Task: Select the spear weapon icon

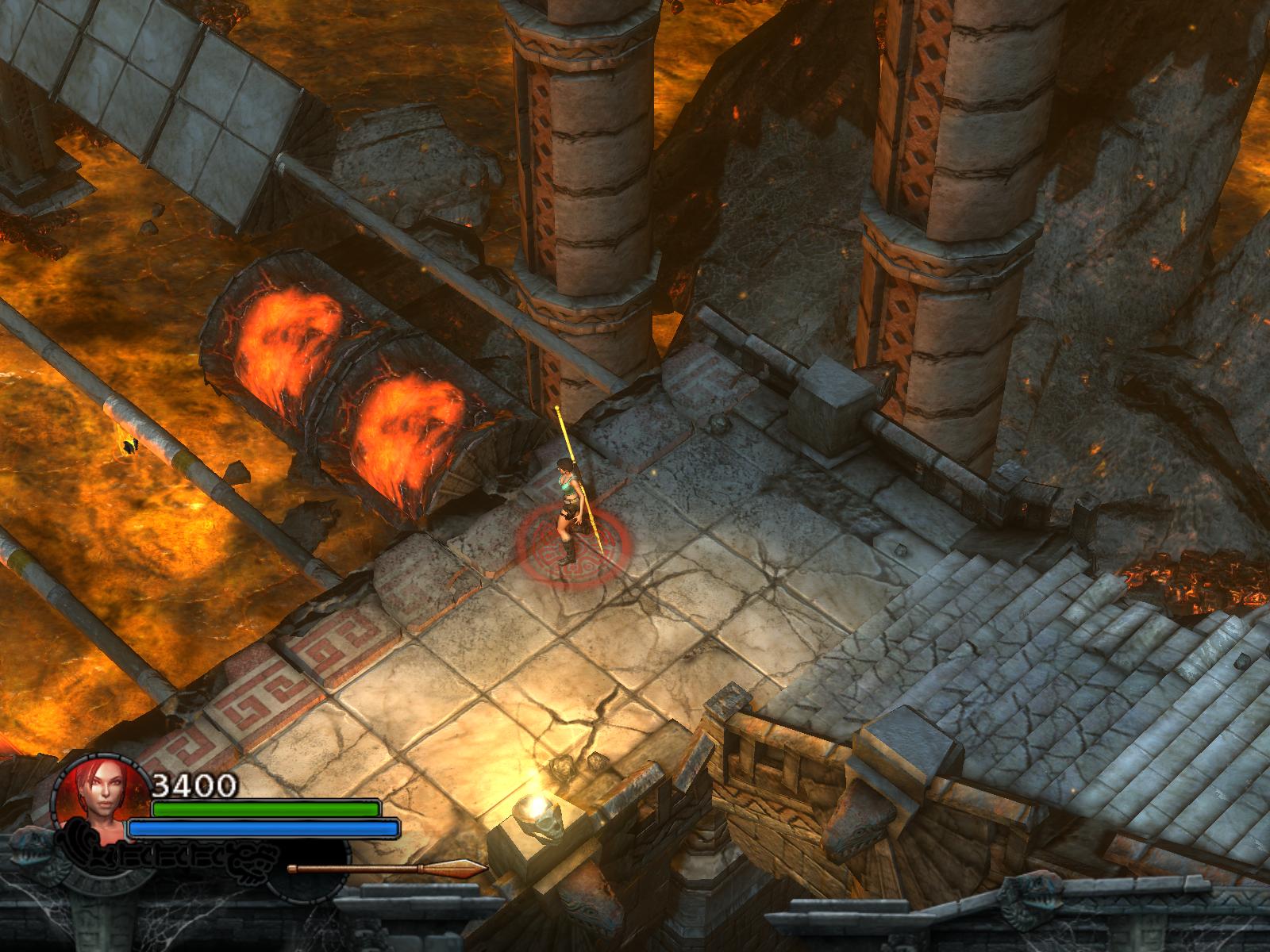Action: [x=387, y=869]
